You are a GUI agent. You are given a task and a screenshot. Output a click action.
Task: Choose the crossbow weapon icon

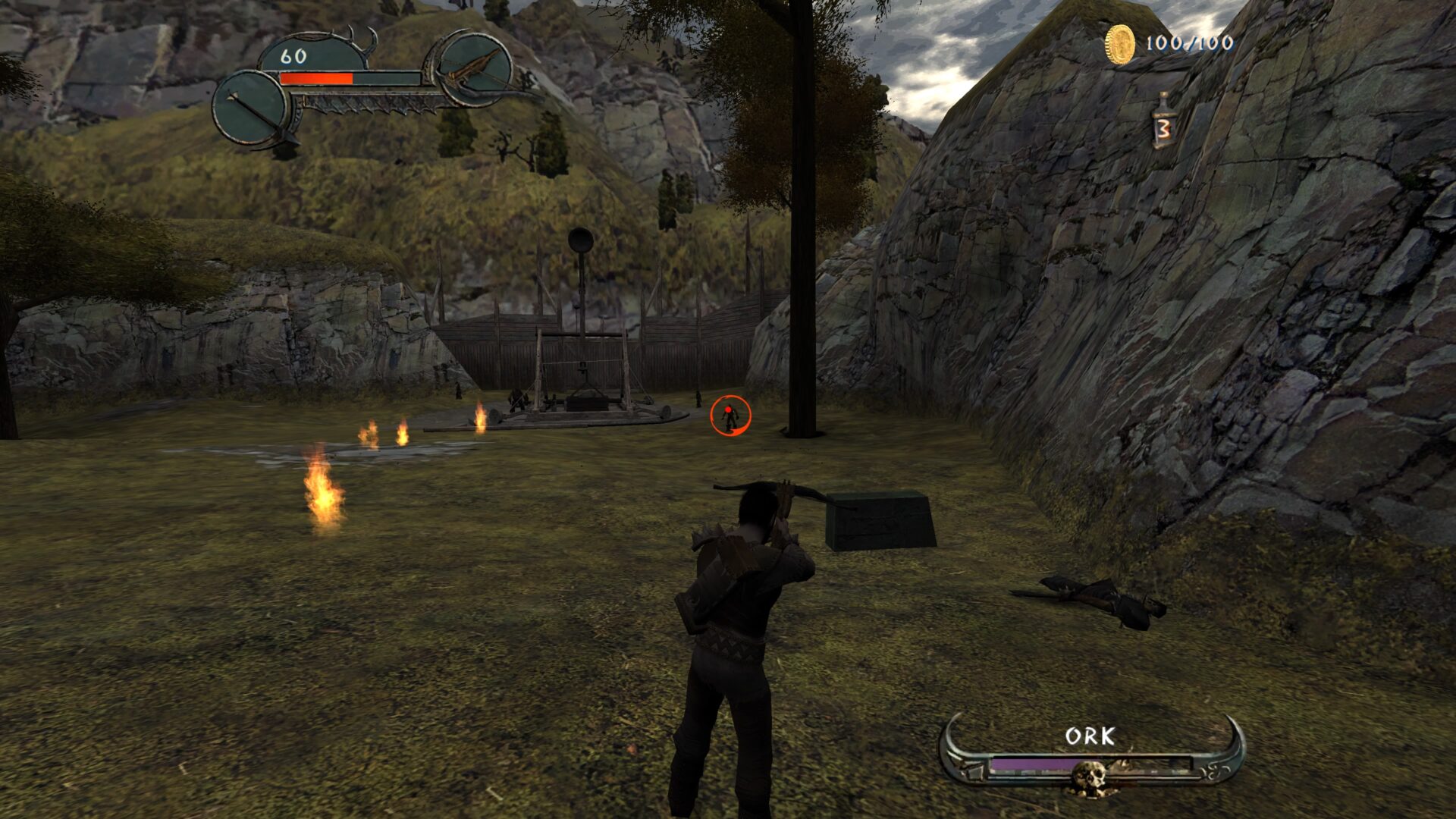(x=475, y=67)
